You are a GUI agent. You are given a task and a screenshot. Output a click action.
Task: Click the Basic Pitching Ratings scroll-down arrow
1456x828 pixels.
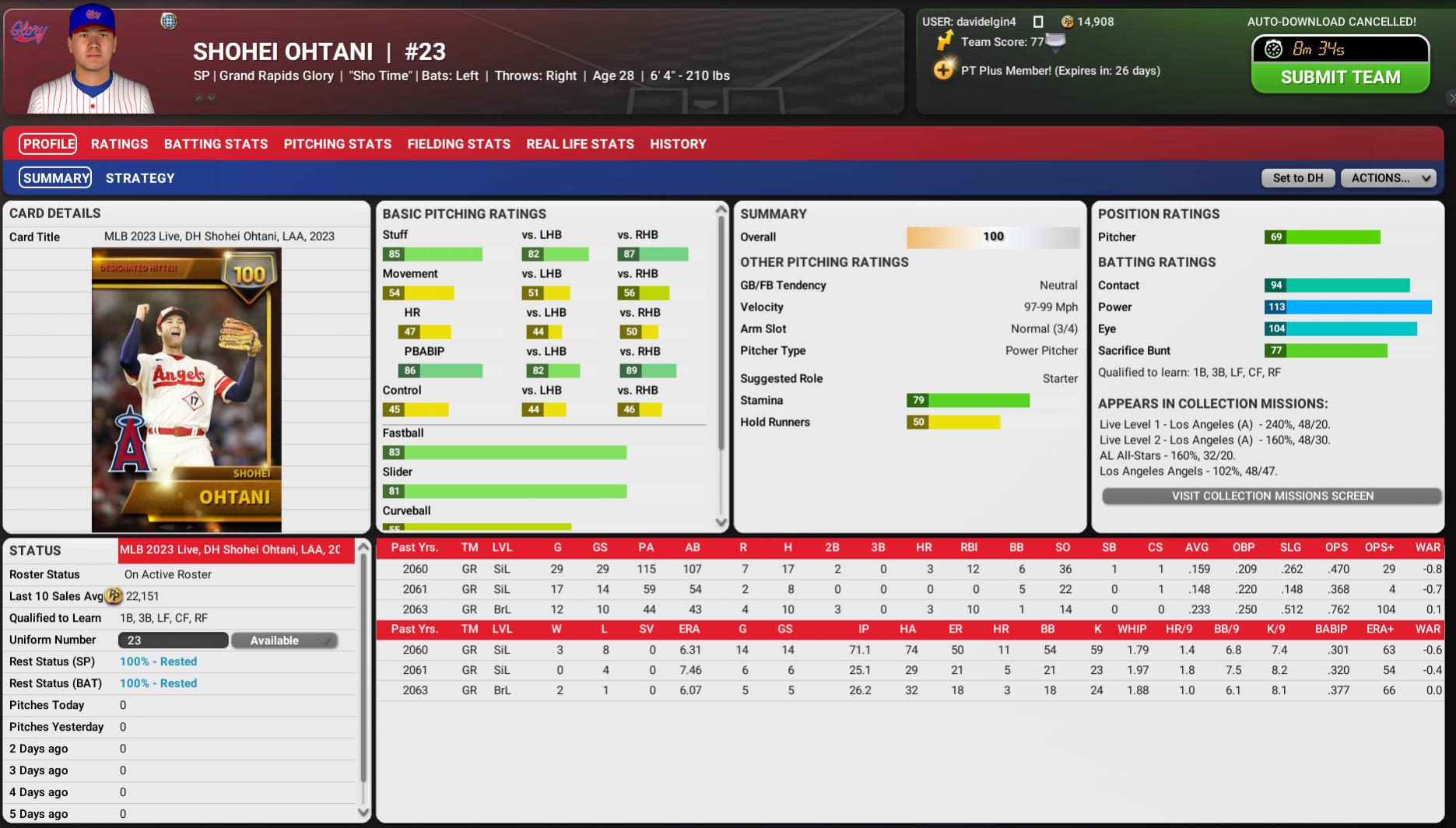pos(721,523)
